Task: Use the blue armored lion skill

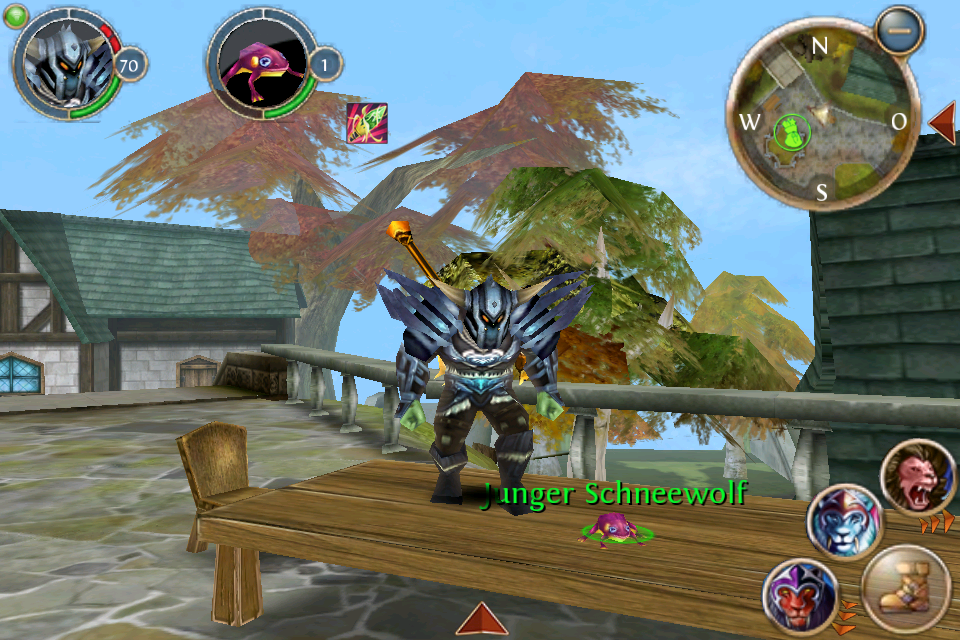Action: tap(844, 522)
